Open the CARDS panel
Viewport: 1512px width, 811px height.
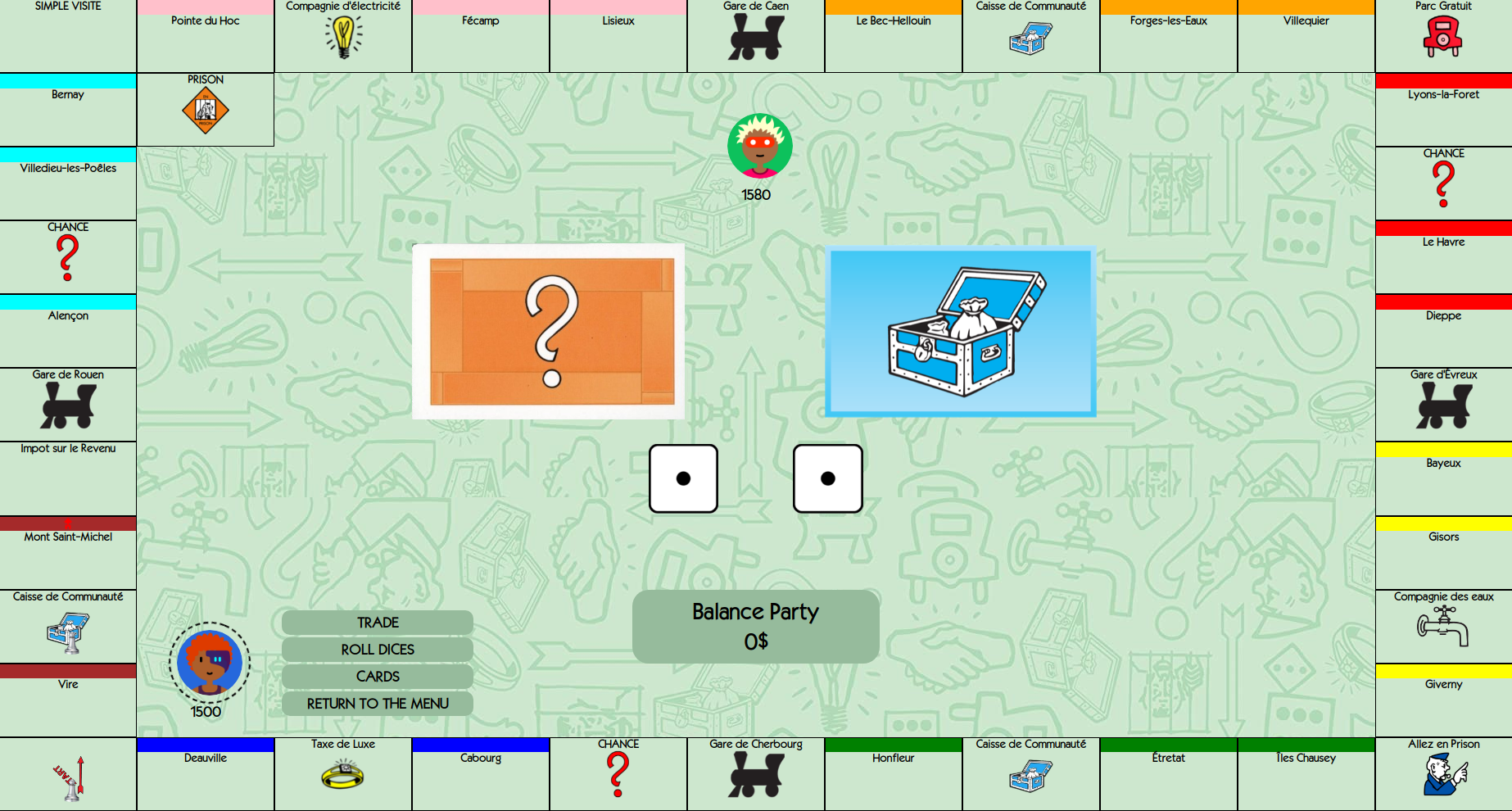point(378,677)
